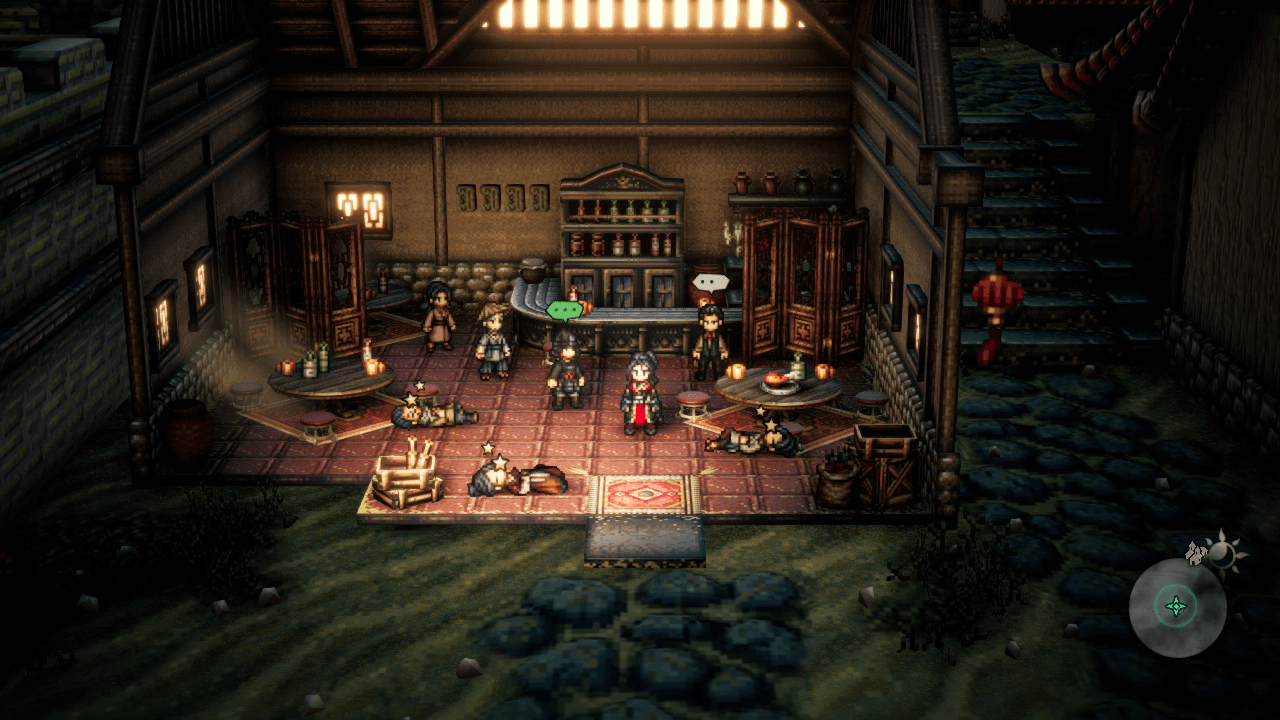This screenshot has width=1280, height=720.
Task: Click the circular minimap radar
Action: [1177, 607]
